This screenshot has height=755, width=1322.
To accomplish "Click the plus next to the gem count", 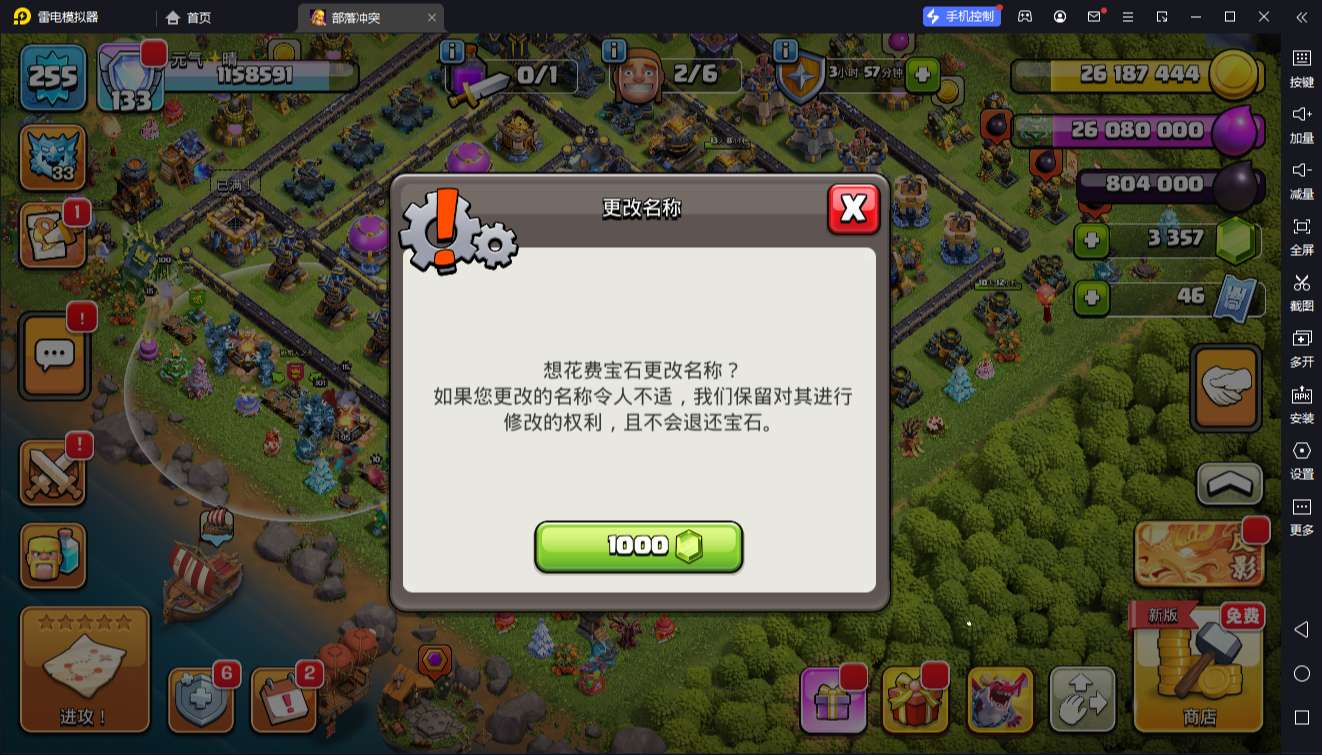I will [1090, 241].
